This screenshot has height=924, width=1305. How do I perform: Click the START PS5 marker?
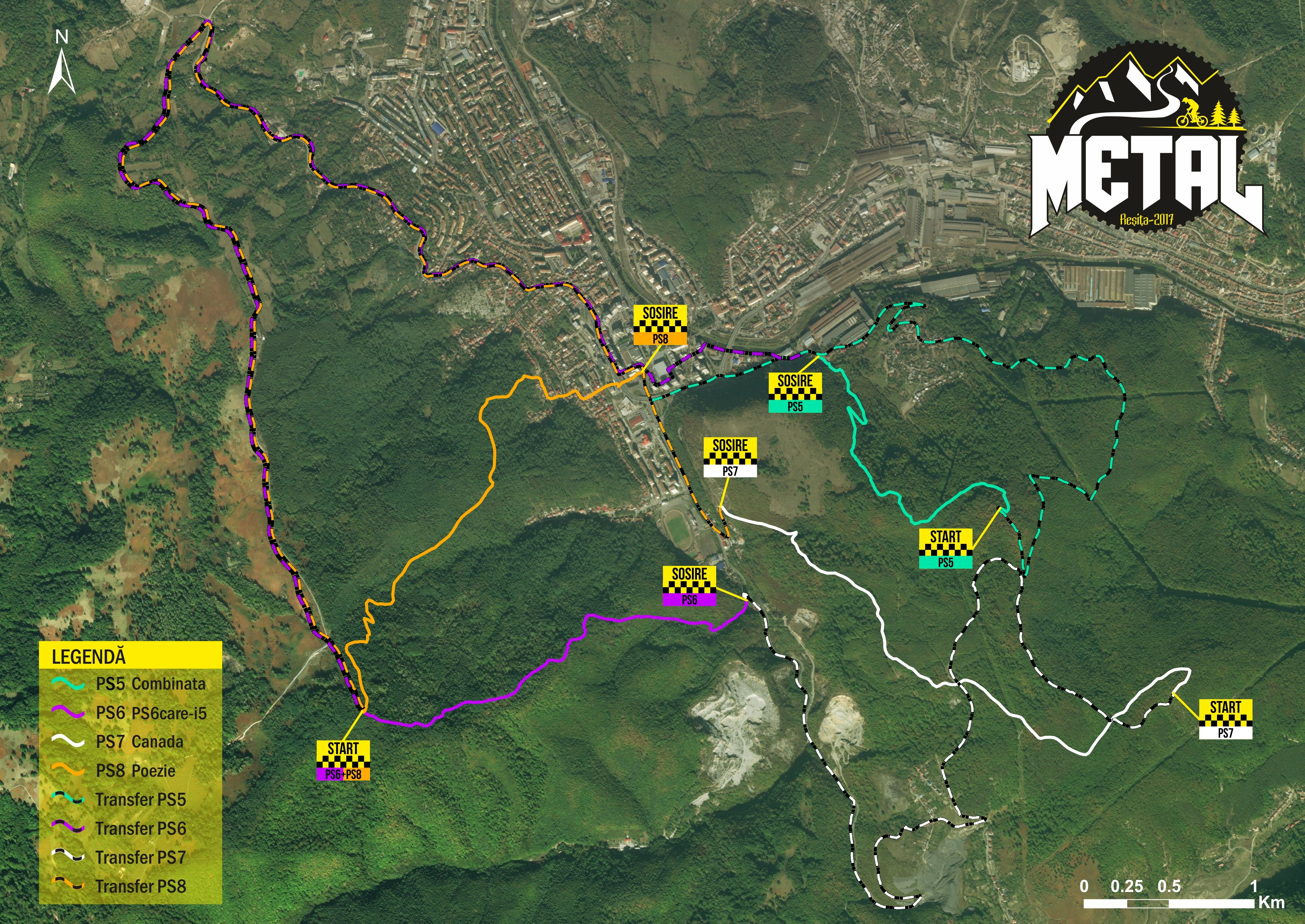click(945, 548)
